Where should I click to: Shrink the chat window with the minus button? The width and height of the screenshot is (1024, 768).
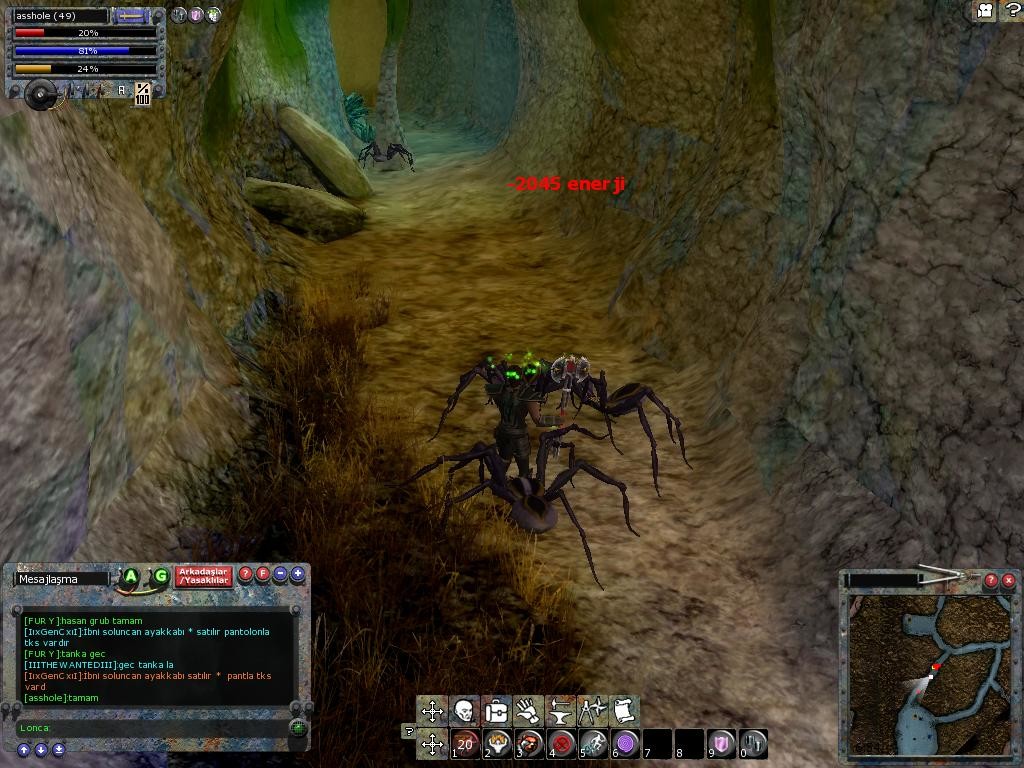[280, 574]
